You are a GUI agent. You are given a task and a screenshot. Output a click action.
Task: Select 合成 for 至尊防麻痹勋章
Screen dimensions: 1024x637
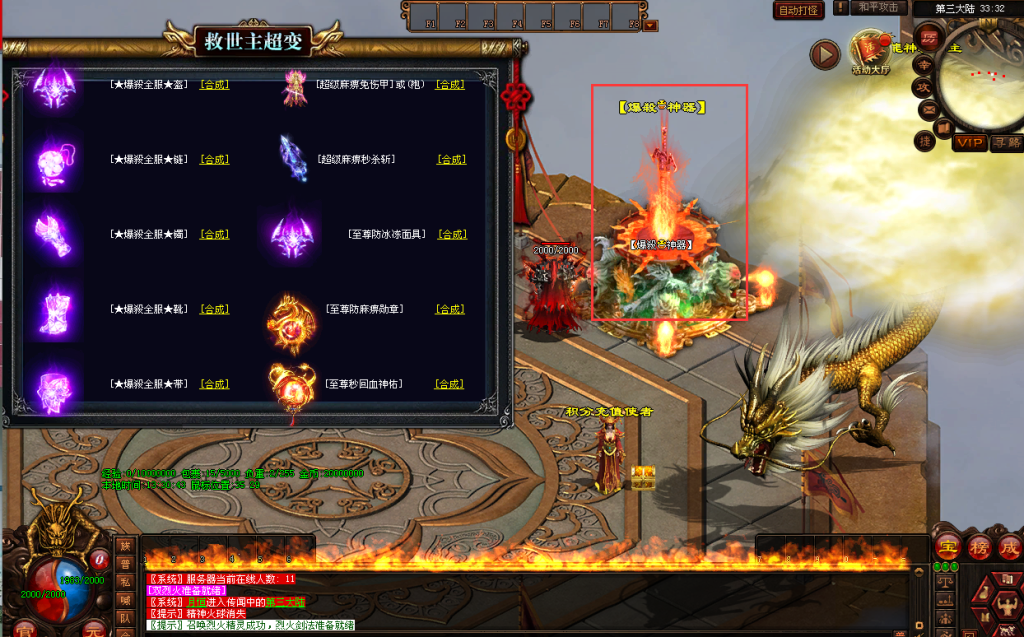451,309
